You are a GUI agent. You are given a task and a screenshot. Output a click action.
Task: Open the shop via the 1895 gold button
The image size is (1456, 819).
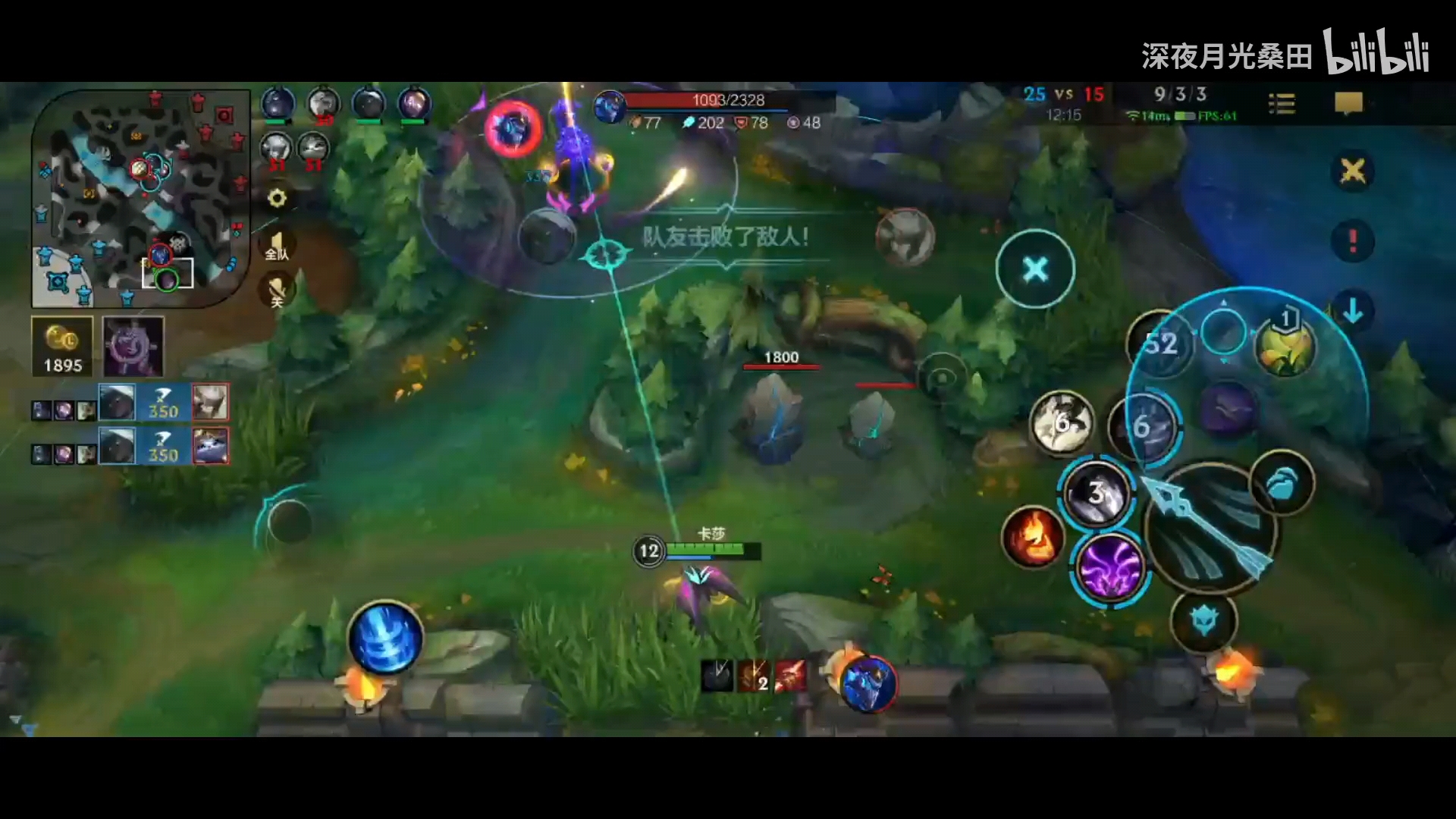[x=63, y=347]
